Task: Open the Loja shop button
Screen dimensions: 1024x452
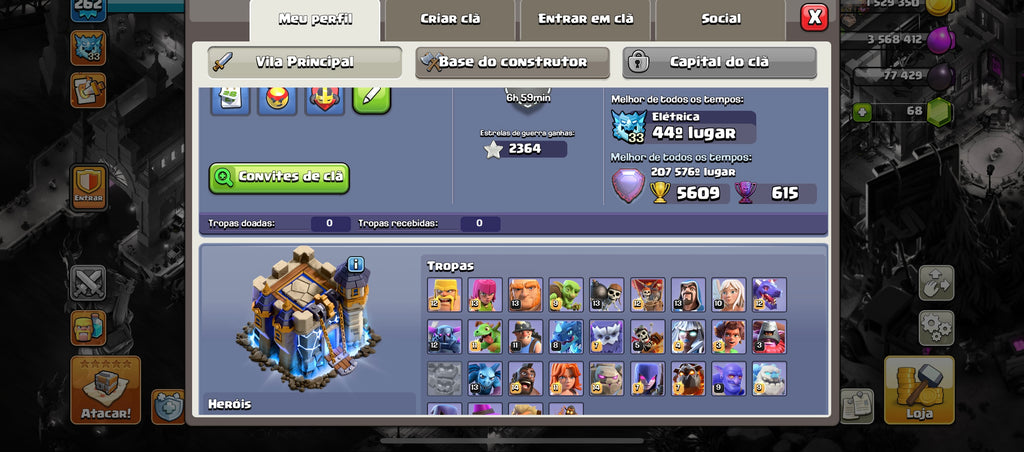Action: click(x=919, y=390)
